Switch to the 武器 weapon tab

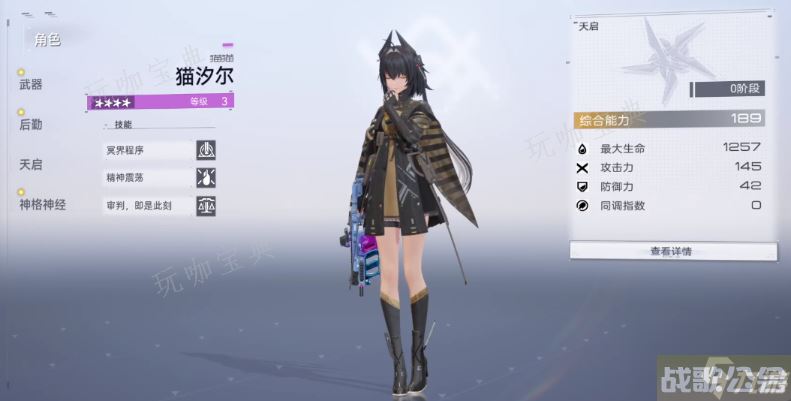tap(31, 86)
